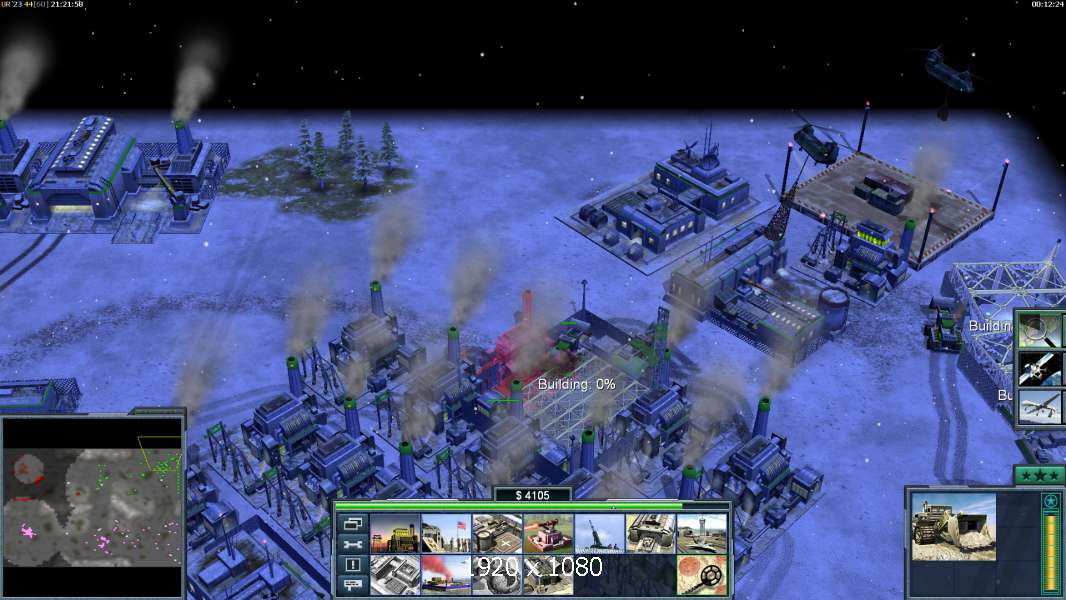The height and width of the screenshot is (600, 1066).
Task: Open the exclamation mark alert button
Action: point(352,565)
